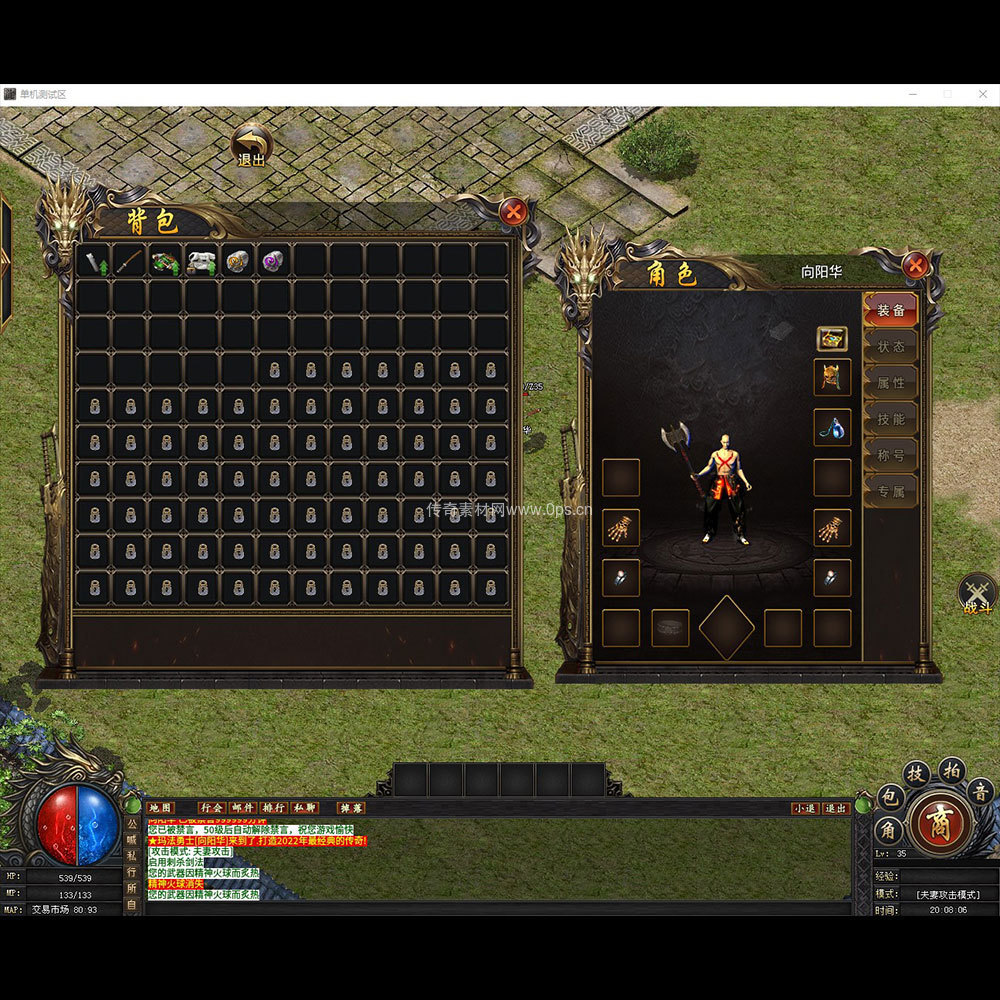
Task: Close the 背包 inventory window
Action: (514, 211)
